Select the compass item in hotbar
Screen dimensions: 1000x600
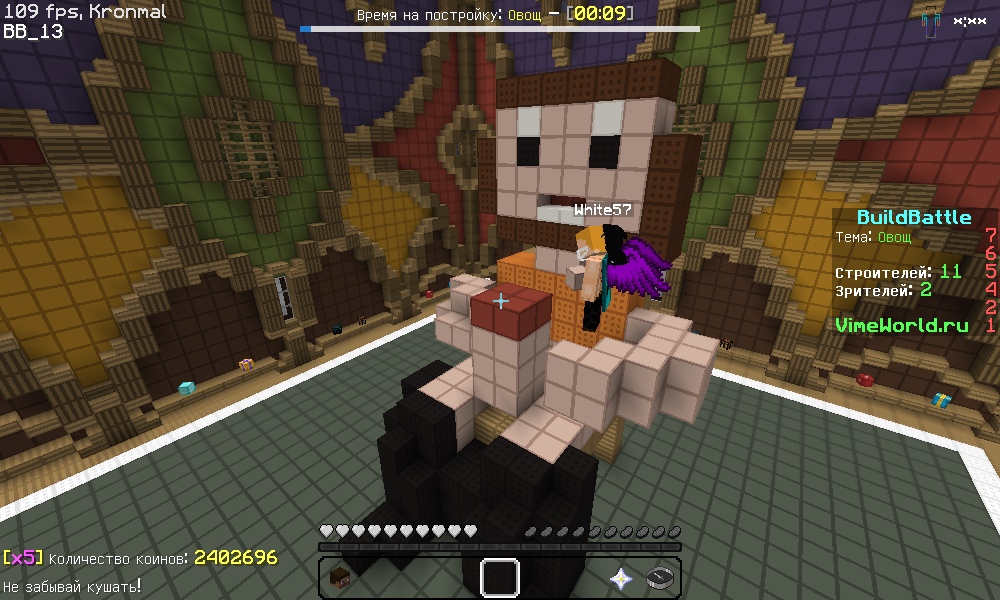tap(659, 577)
